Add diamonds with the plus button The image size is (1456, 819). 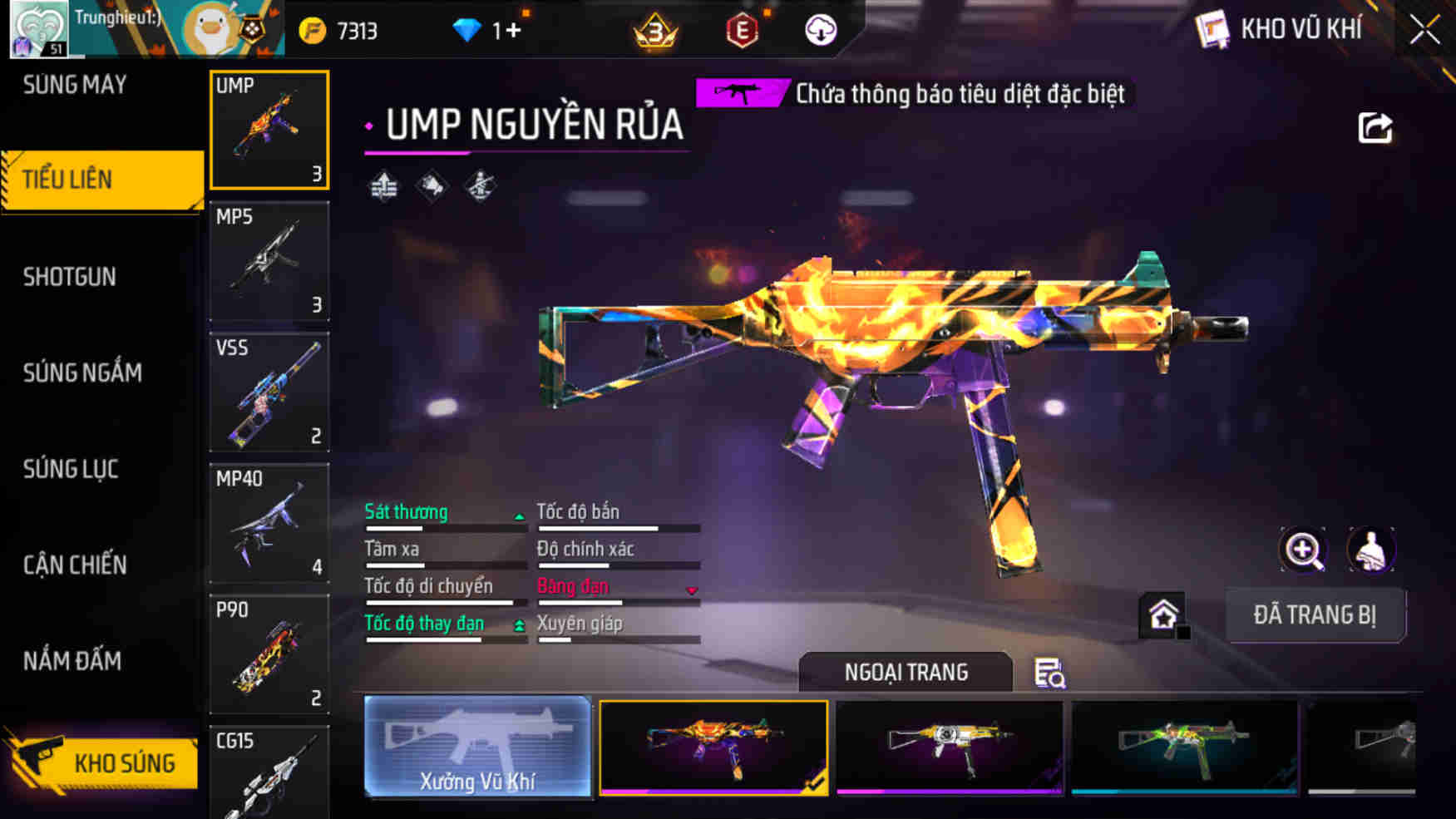pyautogui.click(x=514, y=31)
